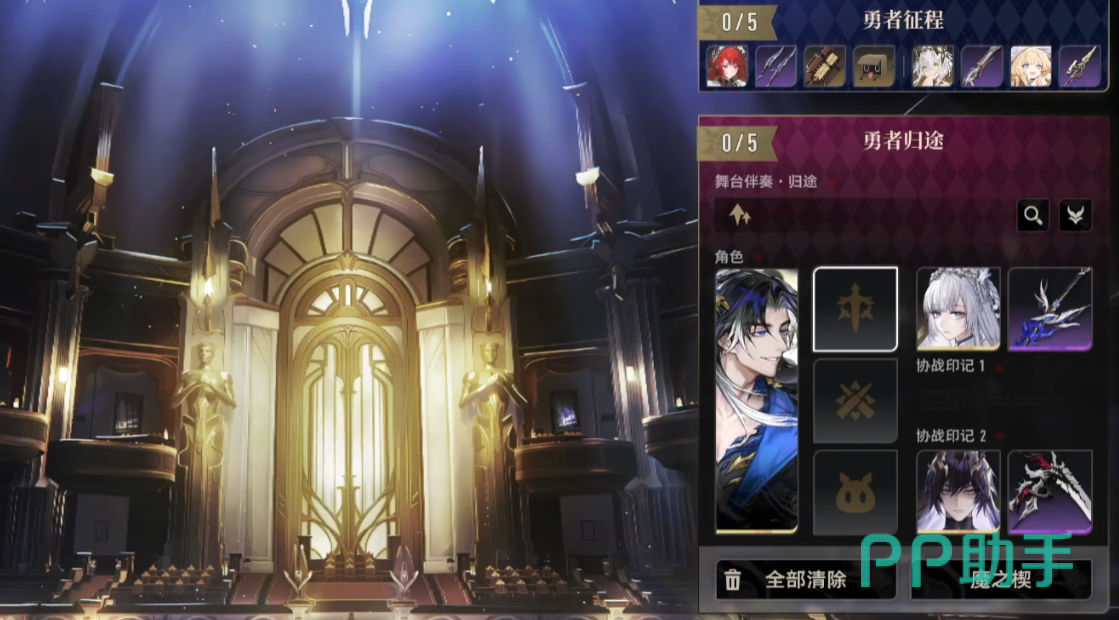Click the downward chevron expand button
Viewport: 1119px width, 620px height.
(1076, 214)
